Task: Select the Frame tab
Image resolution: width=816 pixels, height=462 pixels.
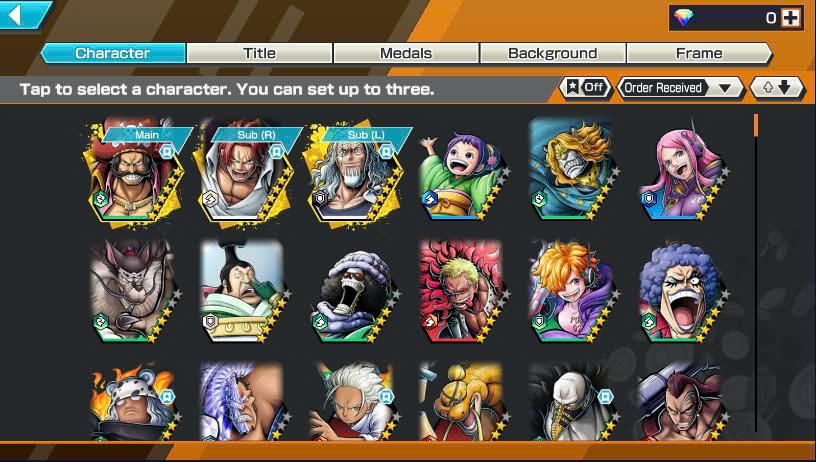Action: (x=698, y=53)
